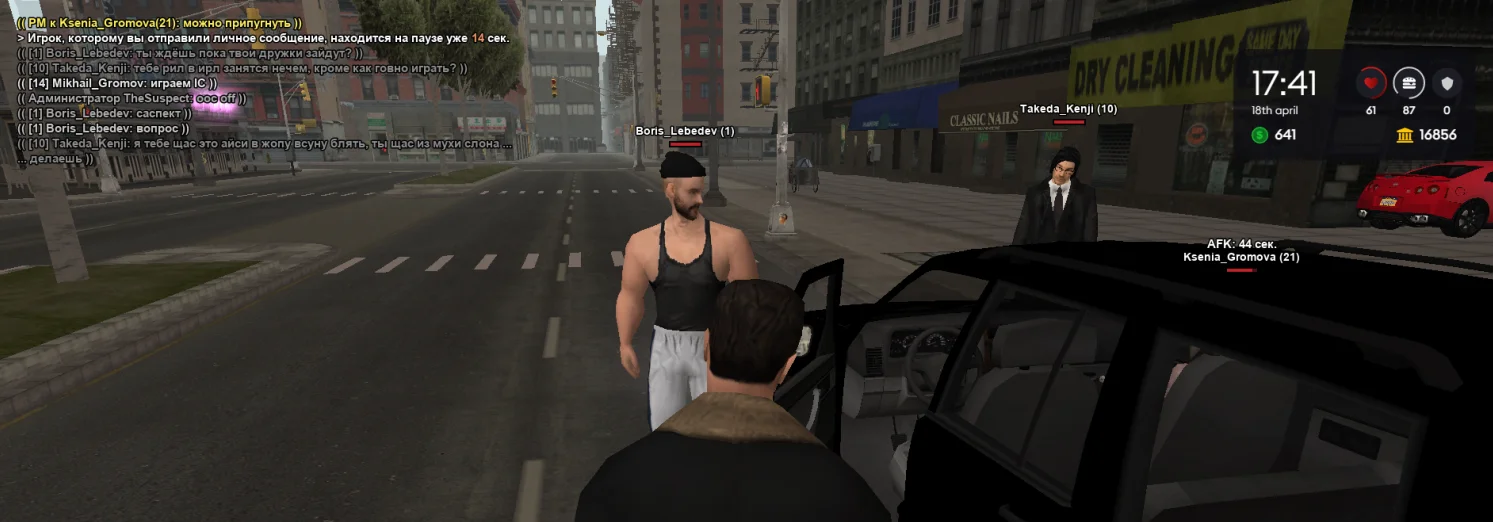
Task: Select the PM to Ksenia_Gromova chat line
Action: [160, 23]
